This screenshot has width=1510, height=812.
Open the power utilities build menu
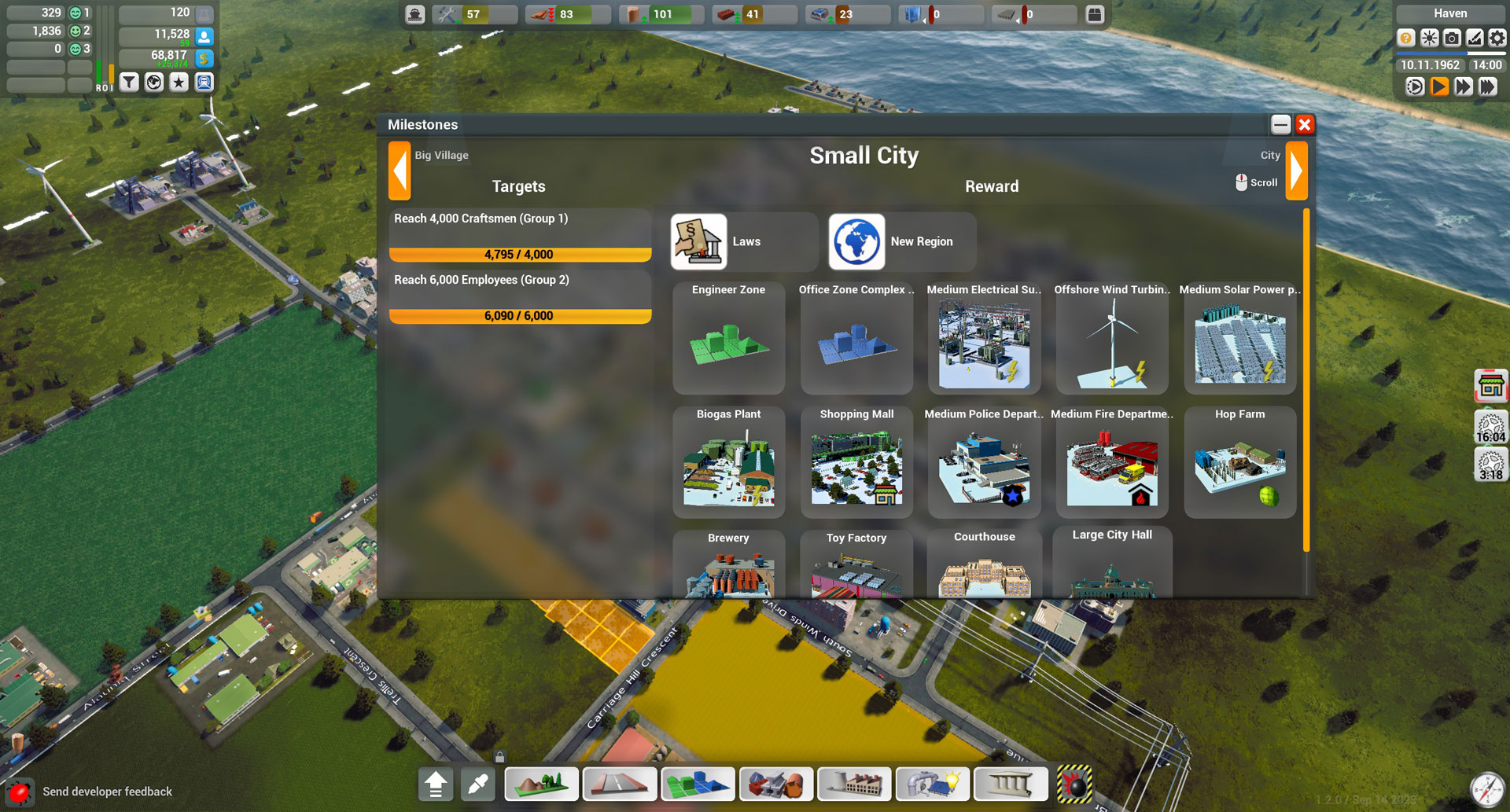point(933,784)
